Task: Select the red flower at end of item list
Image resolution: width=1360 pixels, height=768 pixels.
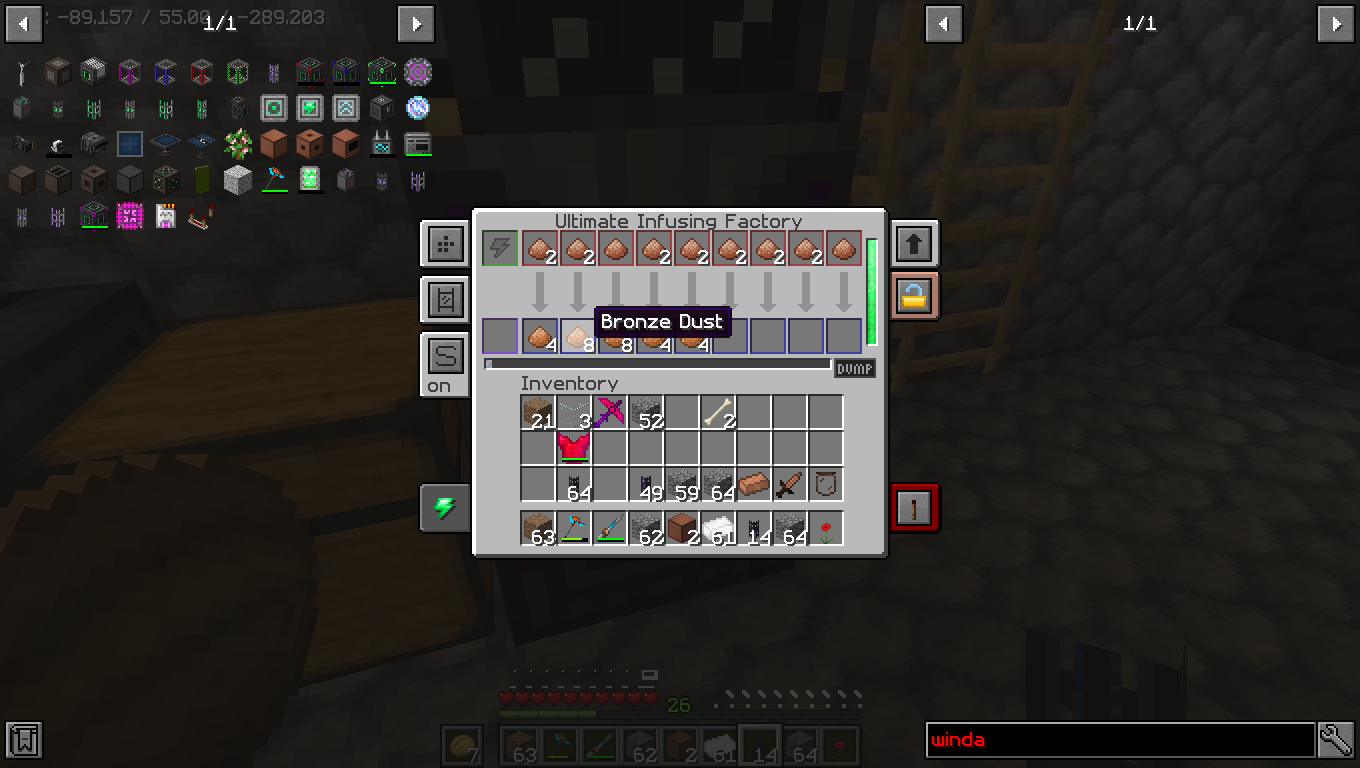Action: [x=827, y=527]
